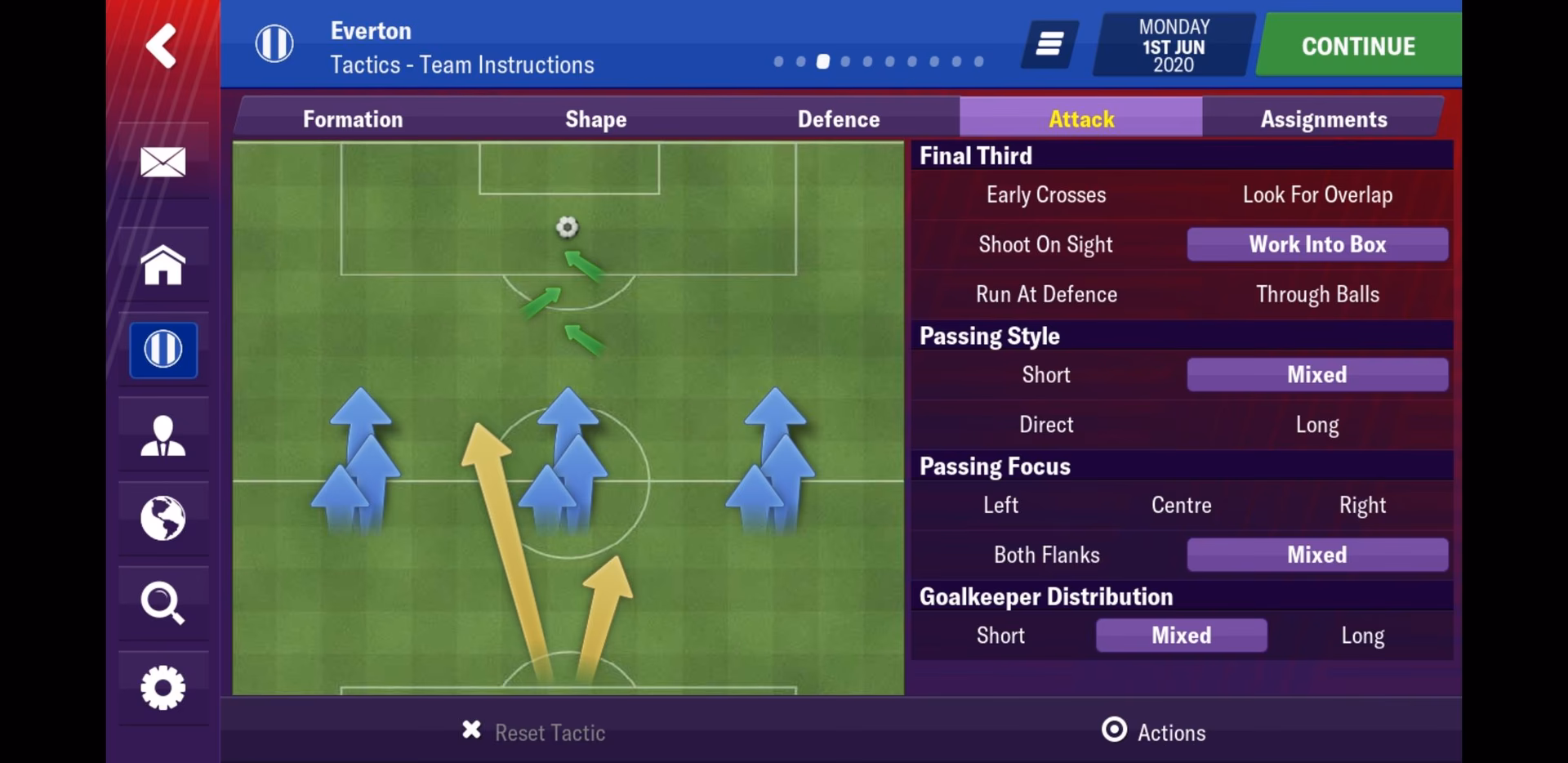Click the back arrow
This screenshot has width=1568, height=763.
161,47
